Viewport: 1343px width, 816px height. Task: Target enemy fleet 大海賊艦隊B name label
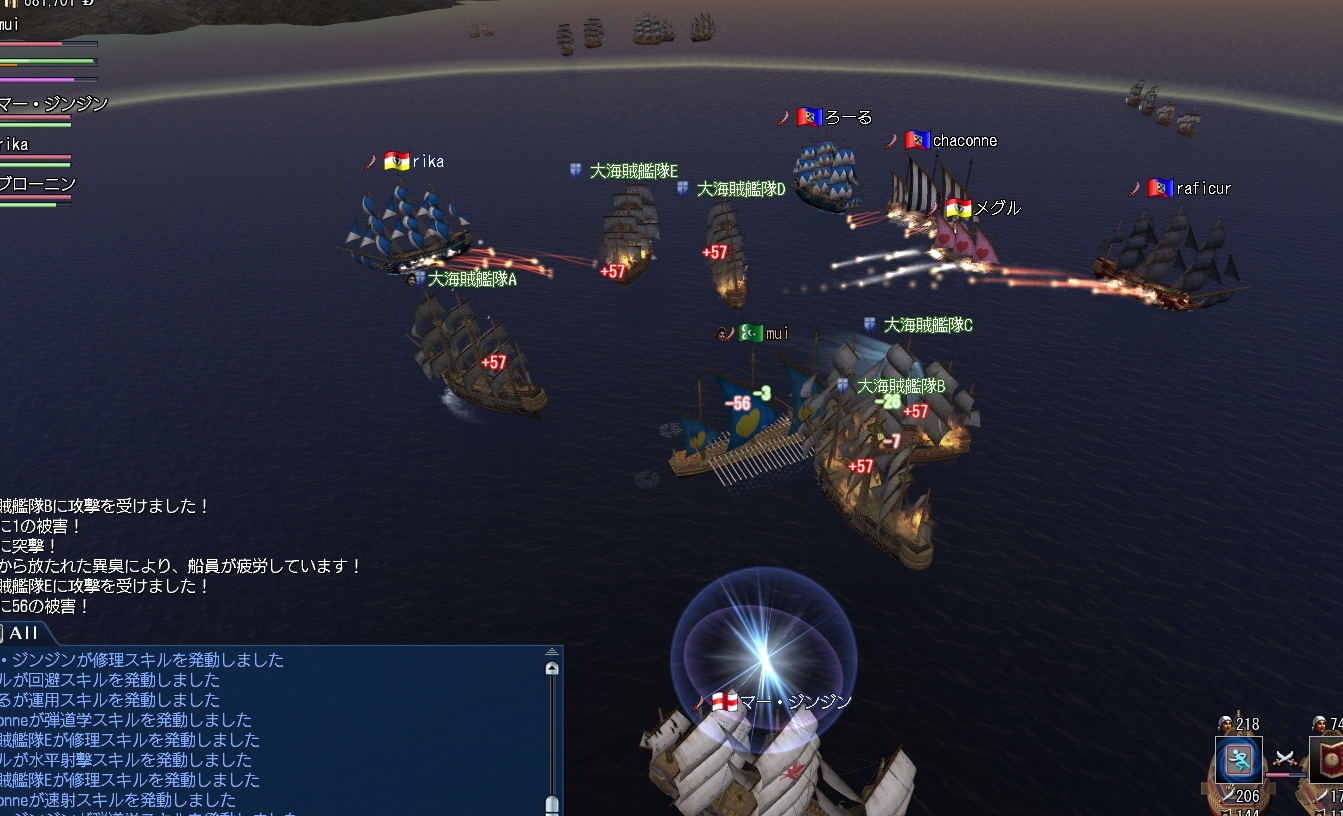point(900,385)
